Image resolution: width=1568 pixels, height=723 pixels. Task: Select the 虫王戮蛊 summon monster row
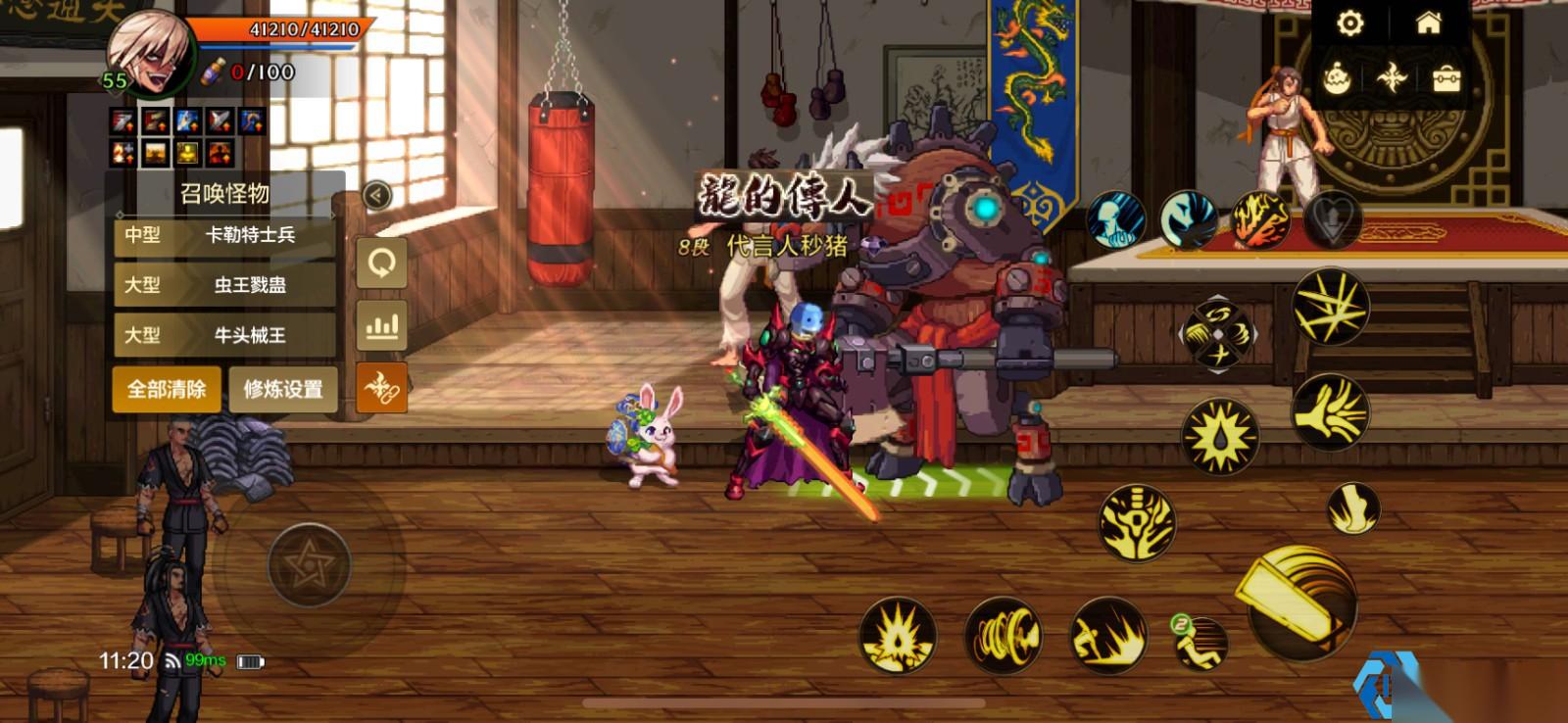(x=225, y=285)
